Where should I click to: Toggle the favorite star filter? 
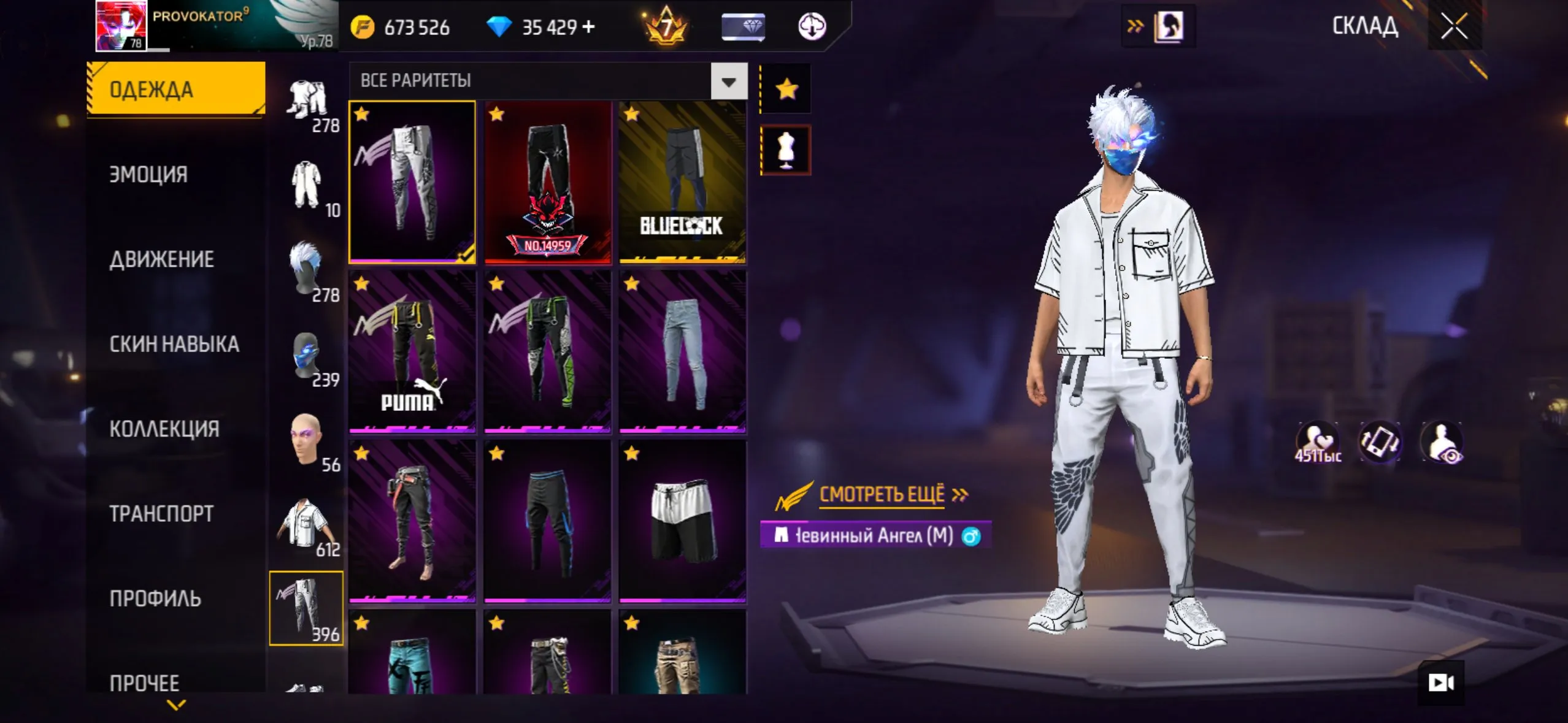[787, 88]
